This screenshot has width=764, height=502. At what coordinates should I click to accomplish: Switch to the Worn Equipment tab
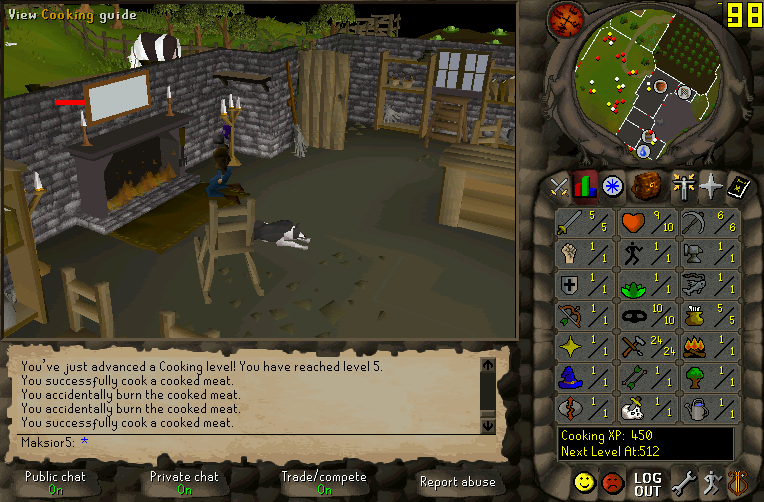tap(683, 187)
